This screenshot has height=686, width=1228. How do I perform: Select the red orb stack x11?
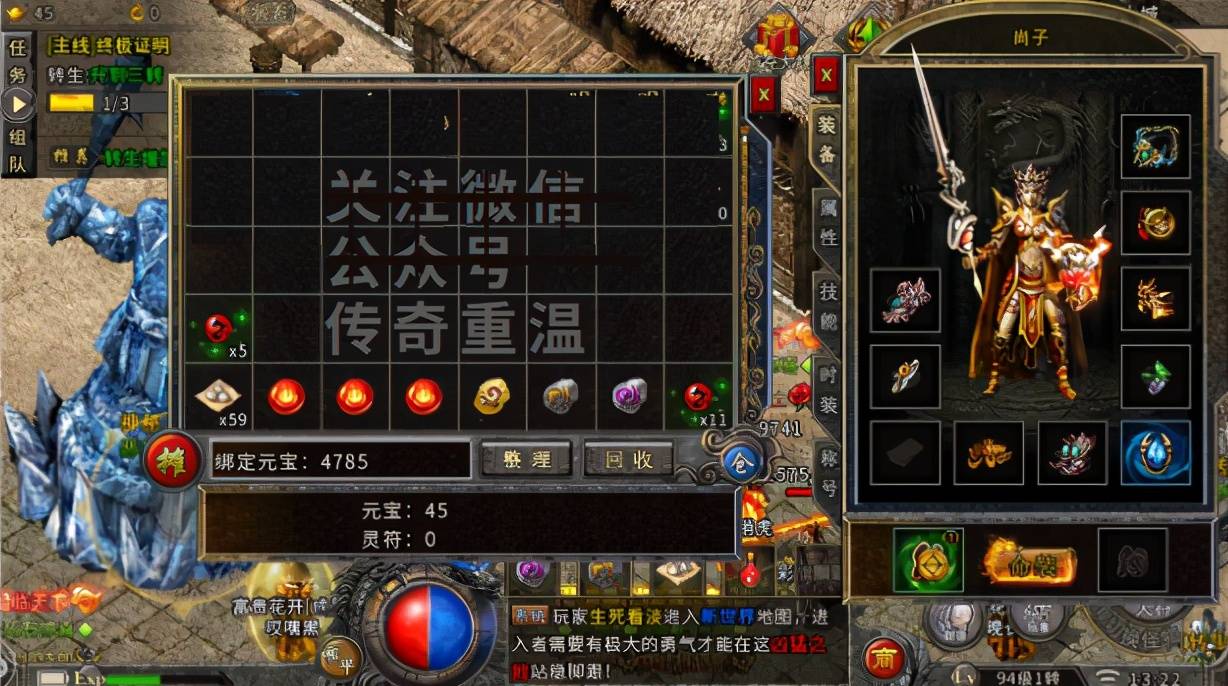tap(698, 397)
